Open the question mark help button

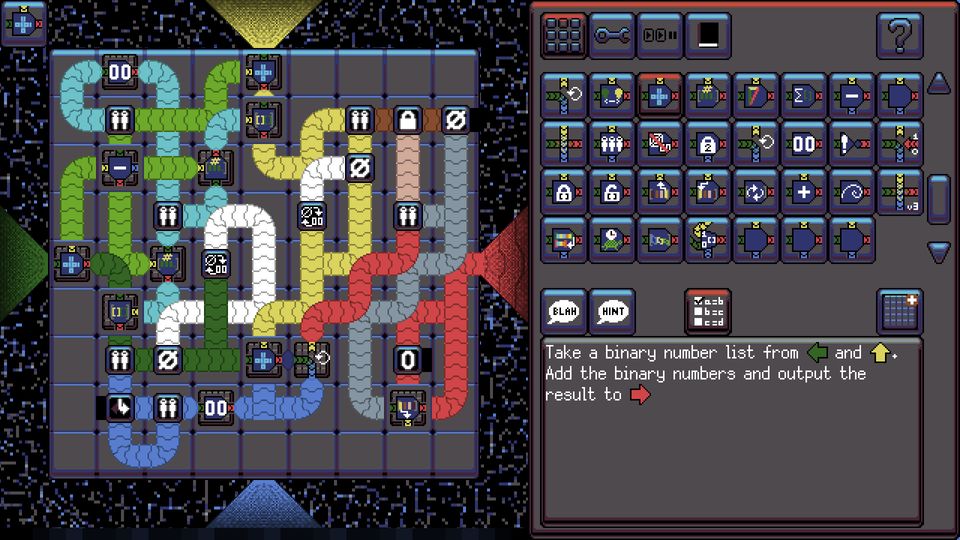pos(899,36)
